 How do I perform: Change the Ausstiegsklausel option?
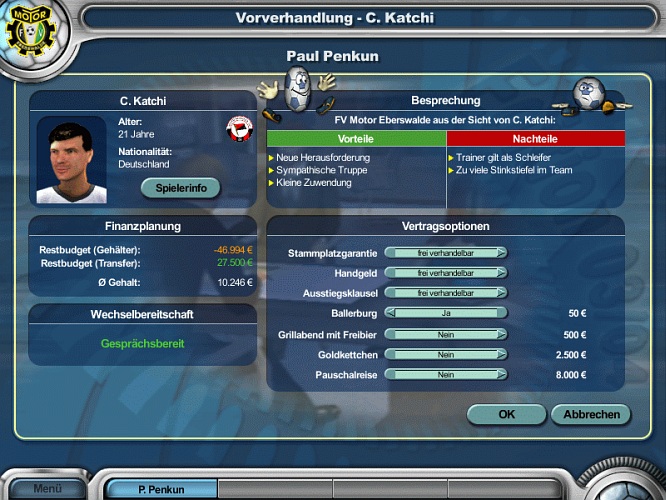tap(445, 293)
